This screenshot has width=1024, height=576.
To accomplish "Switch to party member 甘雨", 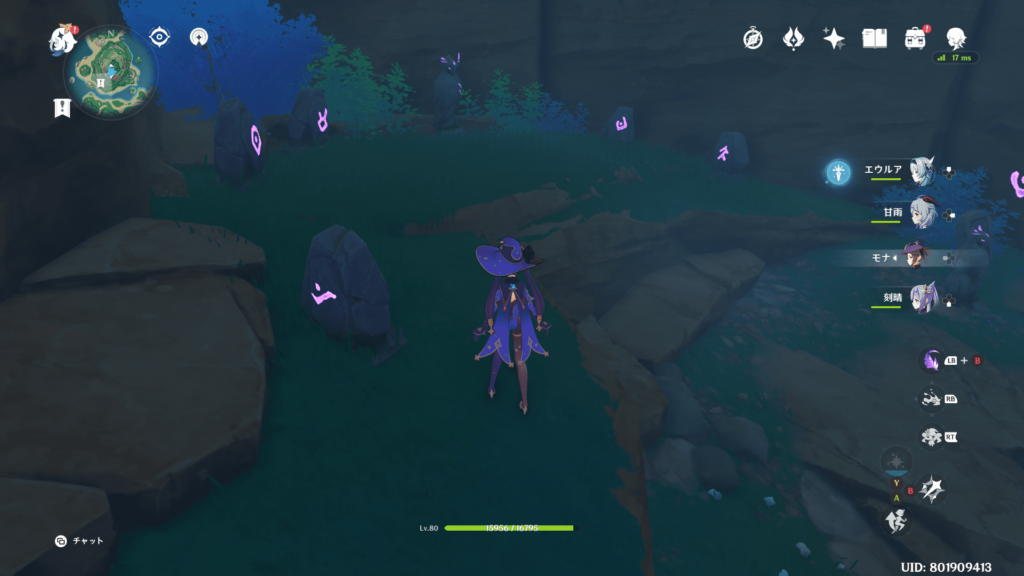I will [921, 213].
